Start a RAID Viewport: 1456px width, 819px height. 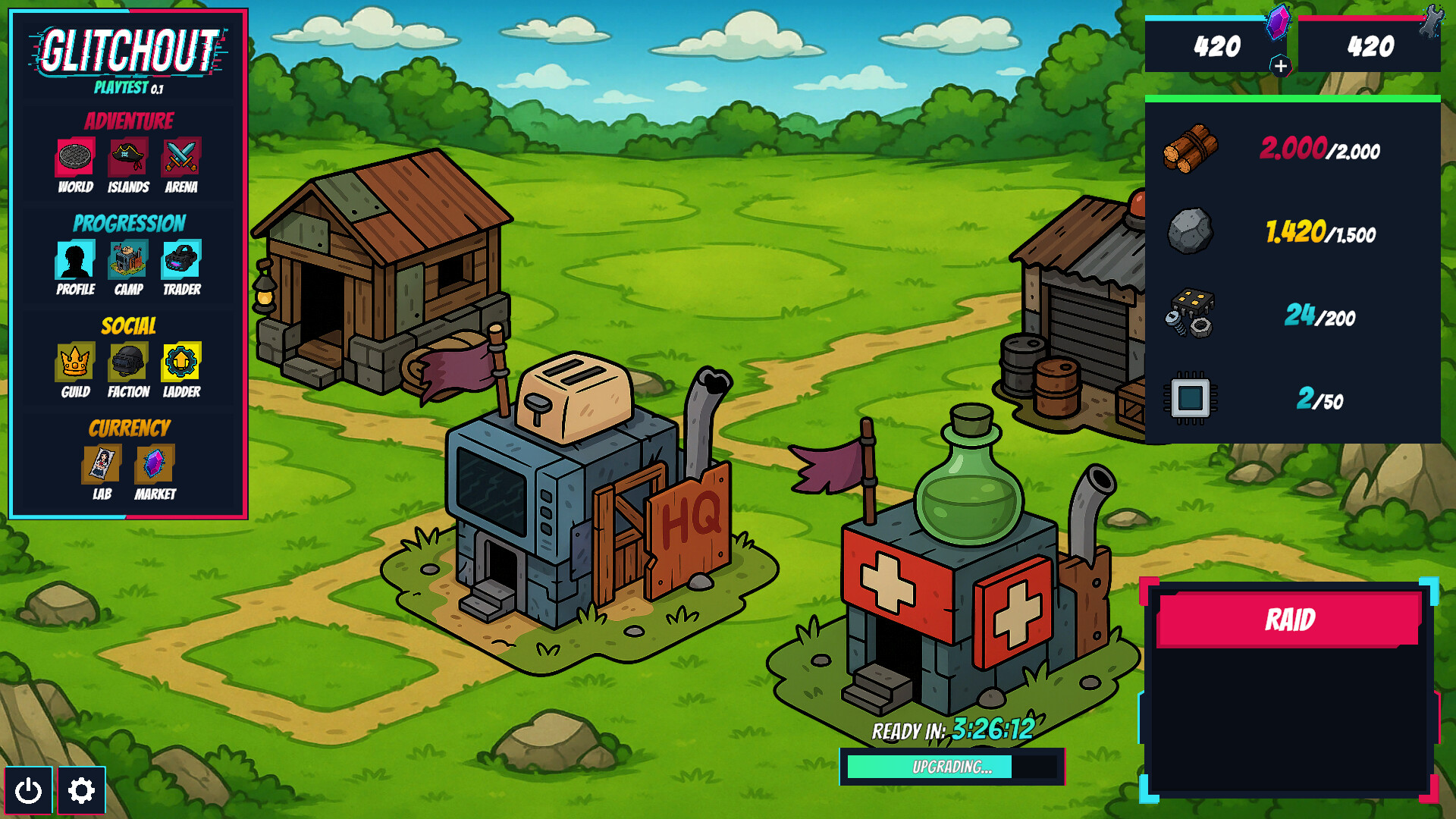point(1288,619)
